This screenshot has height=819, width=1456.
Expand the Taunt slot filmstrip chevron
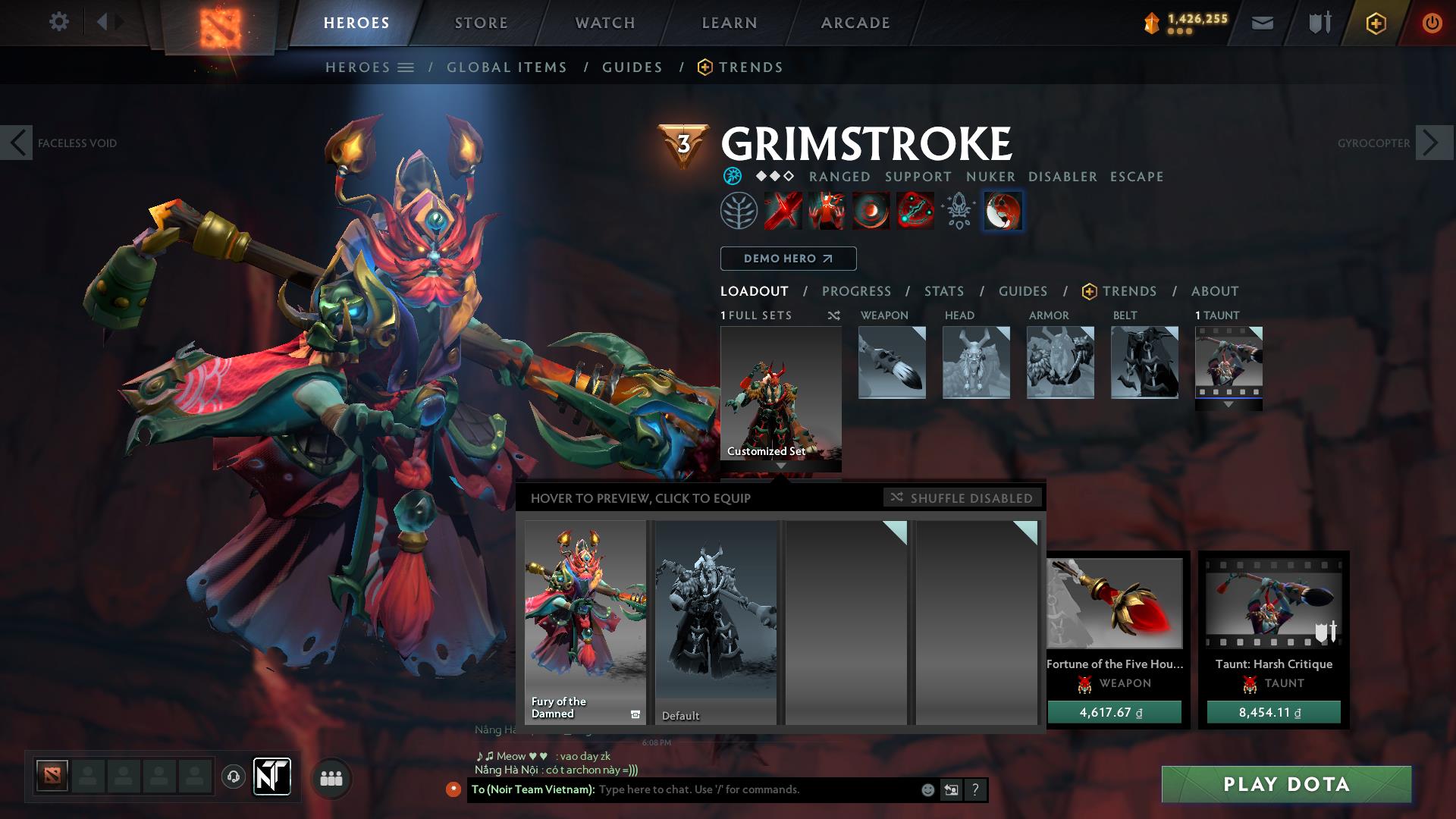pos(1228,404)
